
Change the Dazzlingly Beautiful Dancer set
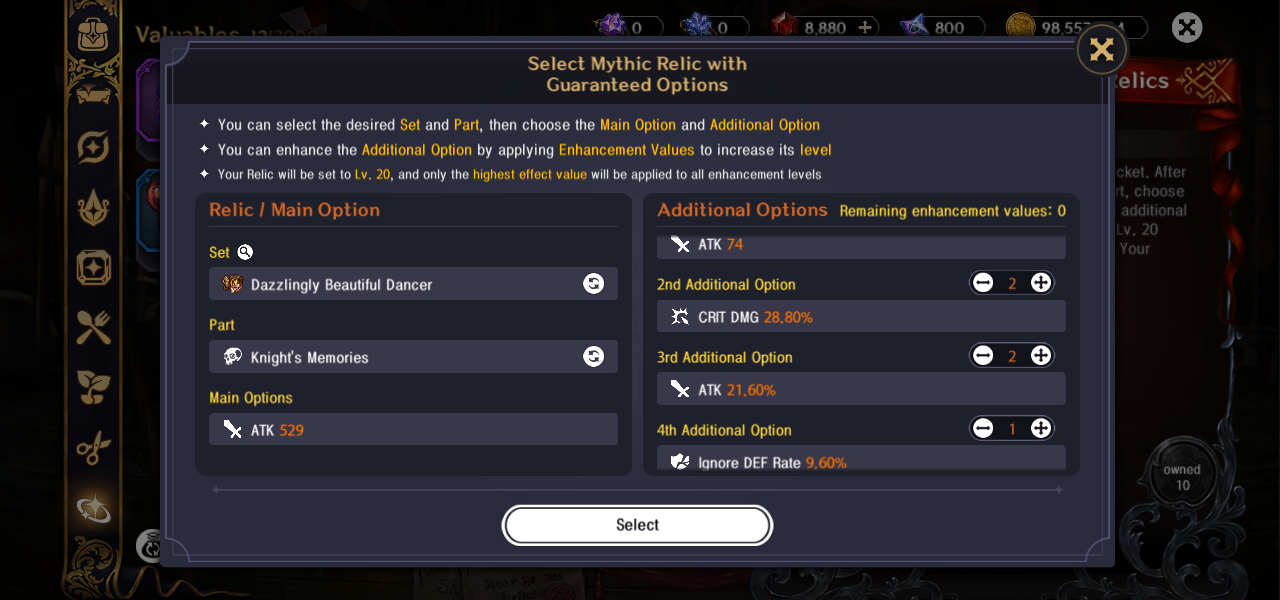coord(593,284)
